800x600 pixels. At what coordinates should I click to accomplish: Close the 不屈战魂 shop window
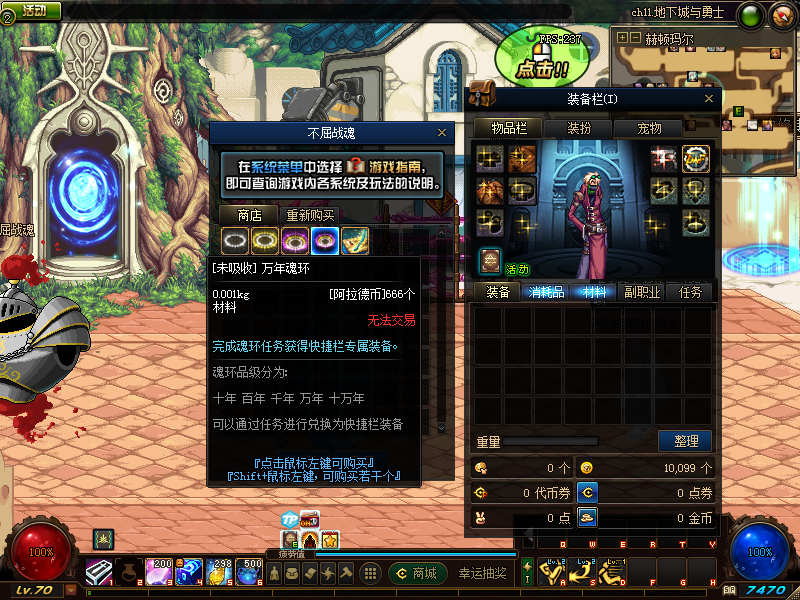point(442,133)
